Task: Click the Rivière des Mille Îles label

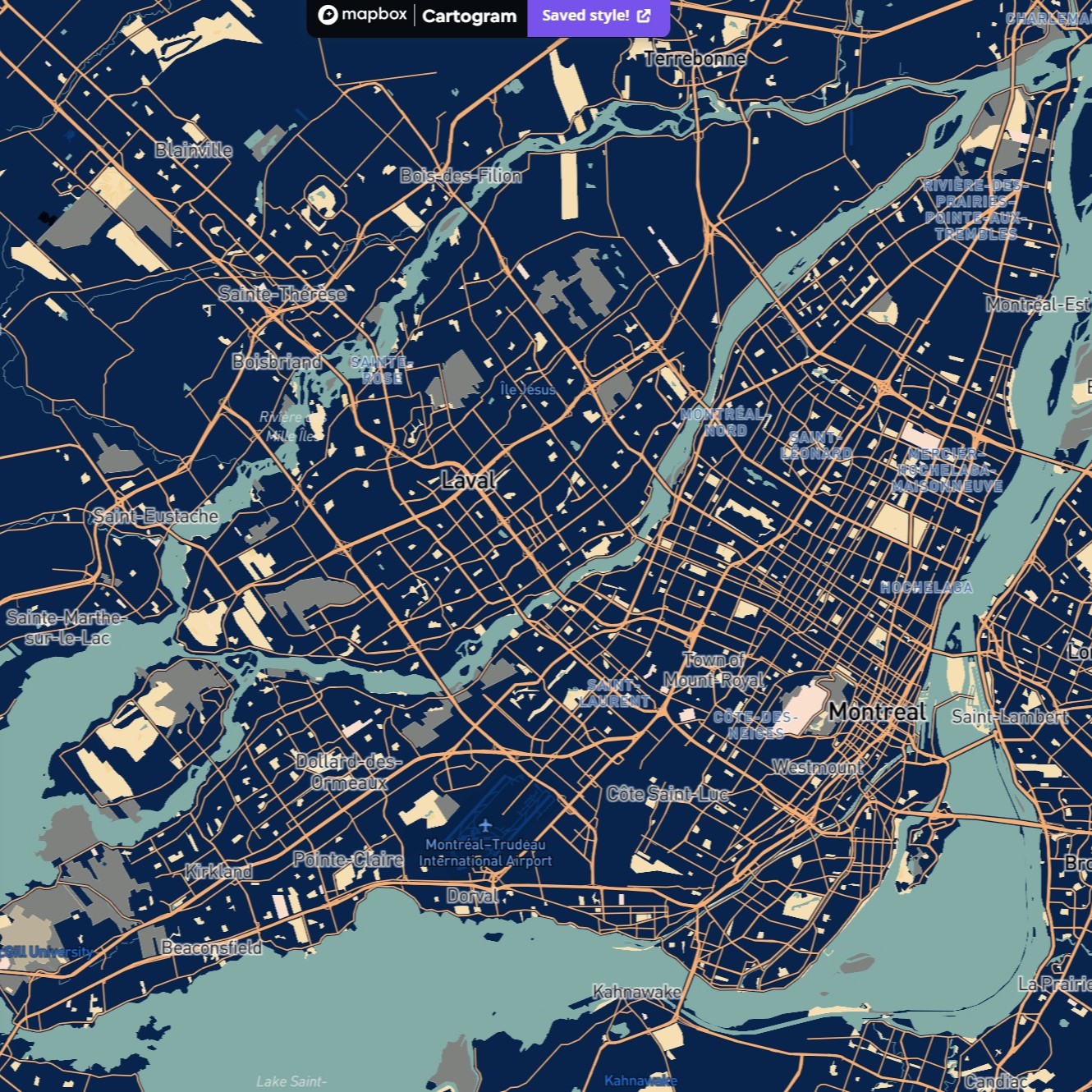Action: [x=291, y=427]
